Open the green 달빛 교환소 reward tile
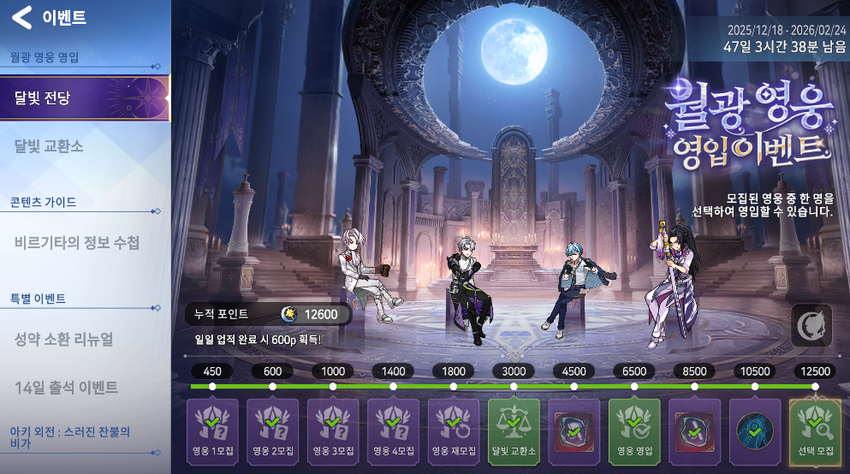 click(x=514, y=430)
